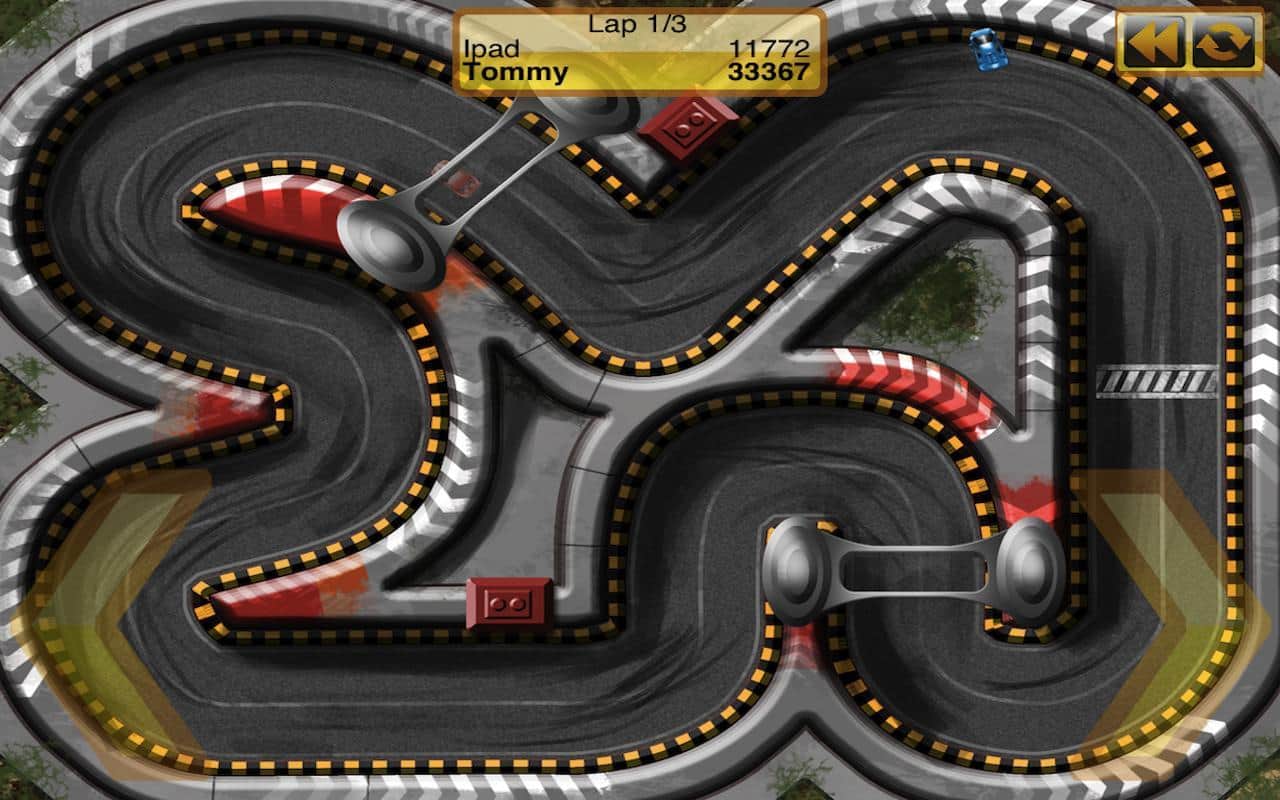Click the double-arrow rewind button
The image size is (1280, 800).
(1152, 42)
